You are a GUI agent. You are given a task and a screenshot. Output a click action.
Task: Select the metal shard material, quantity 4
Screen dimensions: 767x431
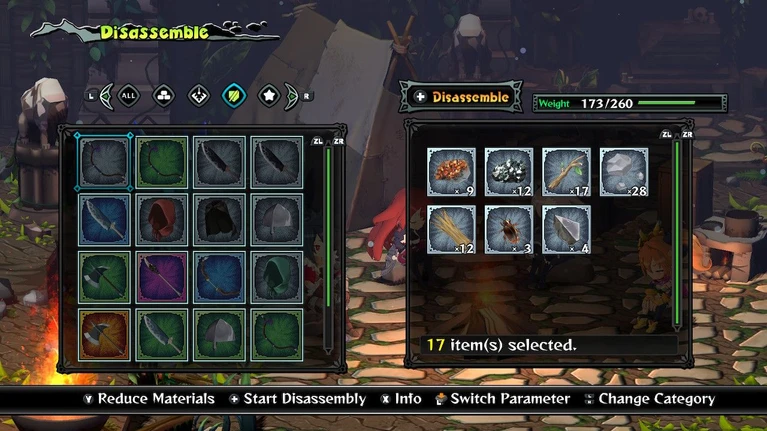click(x=567, y=229)
